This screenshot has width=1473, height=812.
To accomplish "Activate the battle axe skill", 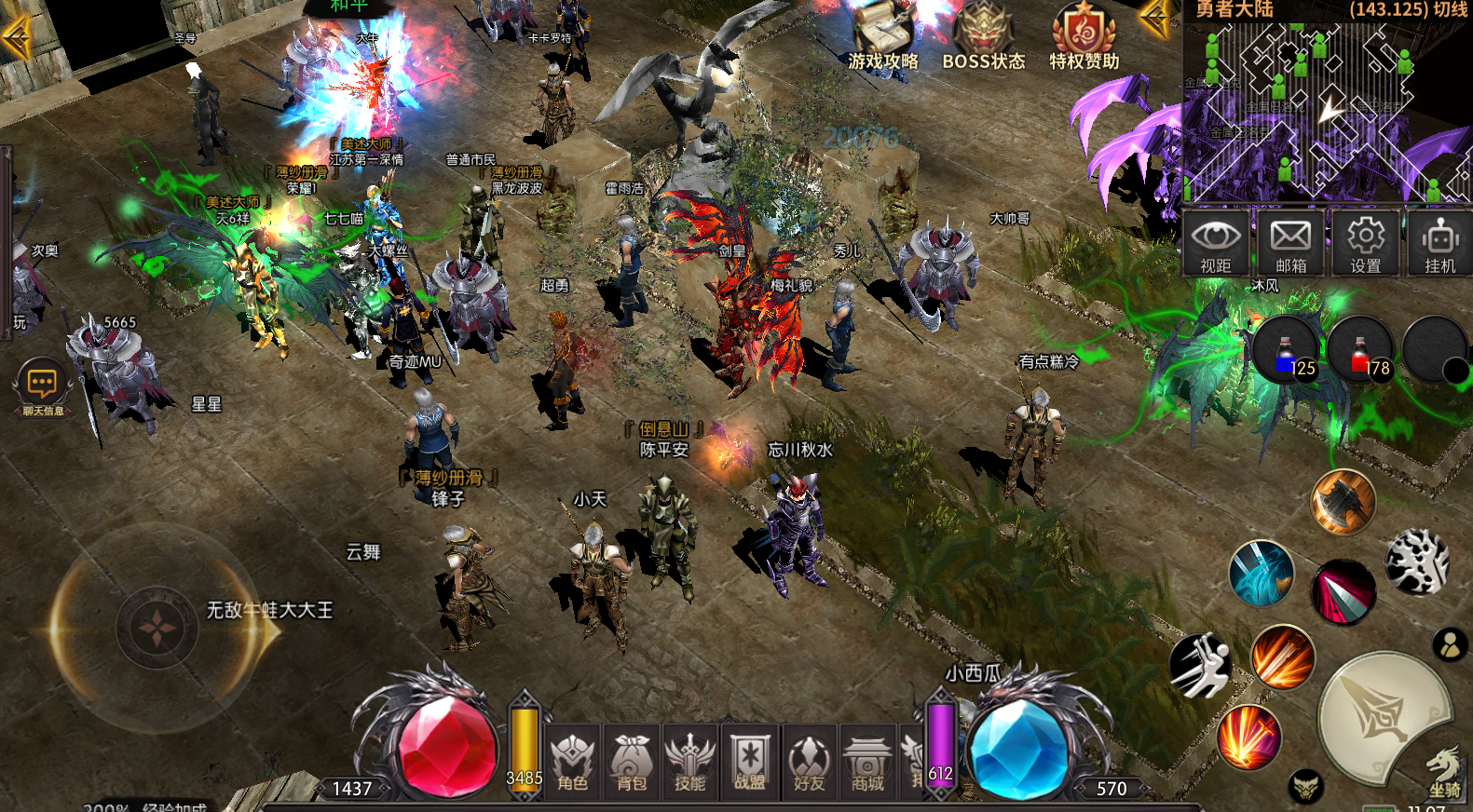I will [1343, 502].
